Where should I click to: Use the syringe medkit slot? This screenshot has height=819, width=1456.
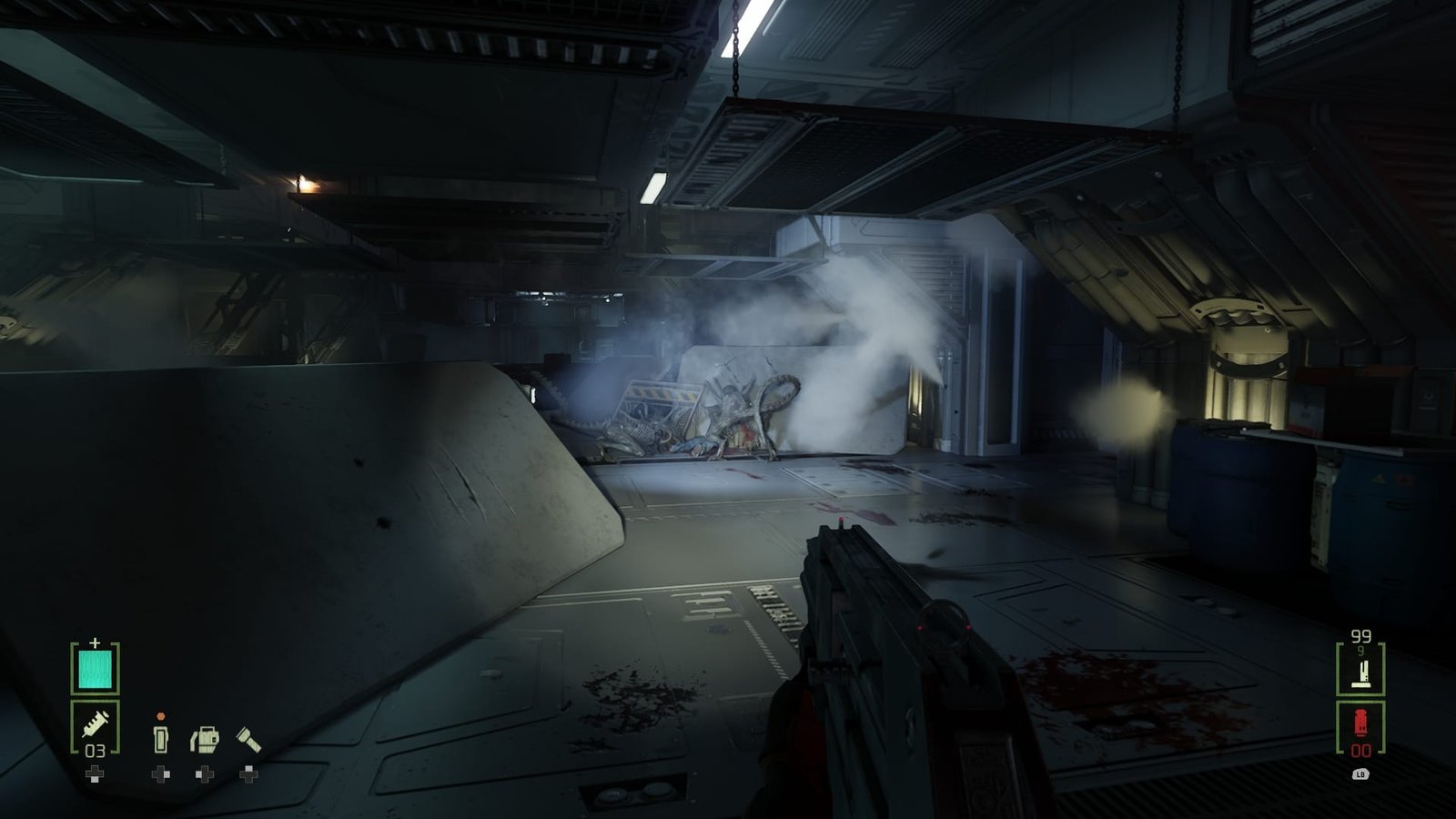pyautogui.click(x=95, y=728)
